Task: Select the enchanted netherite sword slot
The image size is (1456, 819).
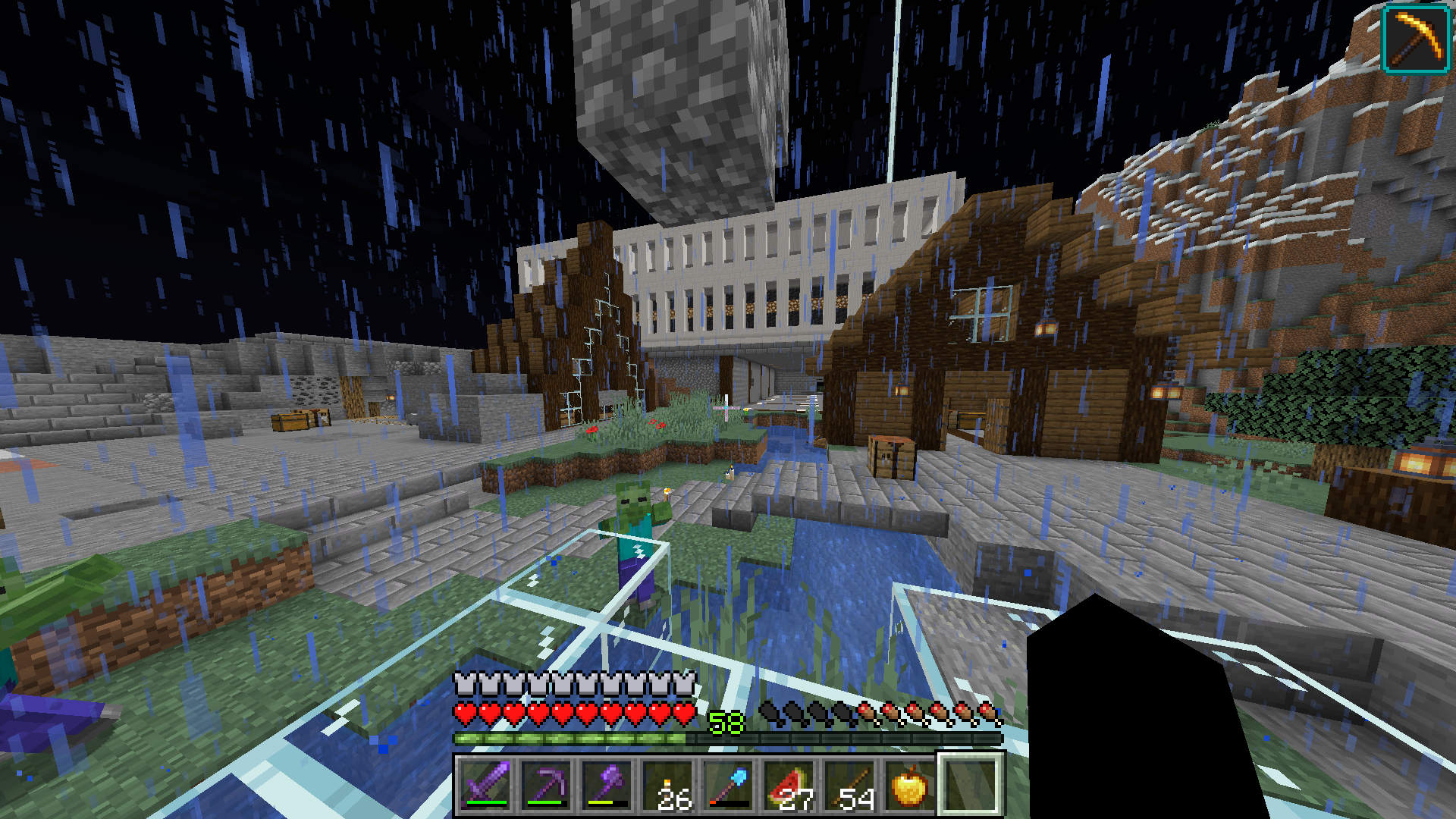Action: (486, 785)
